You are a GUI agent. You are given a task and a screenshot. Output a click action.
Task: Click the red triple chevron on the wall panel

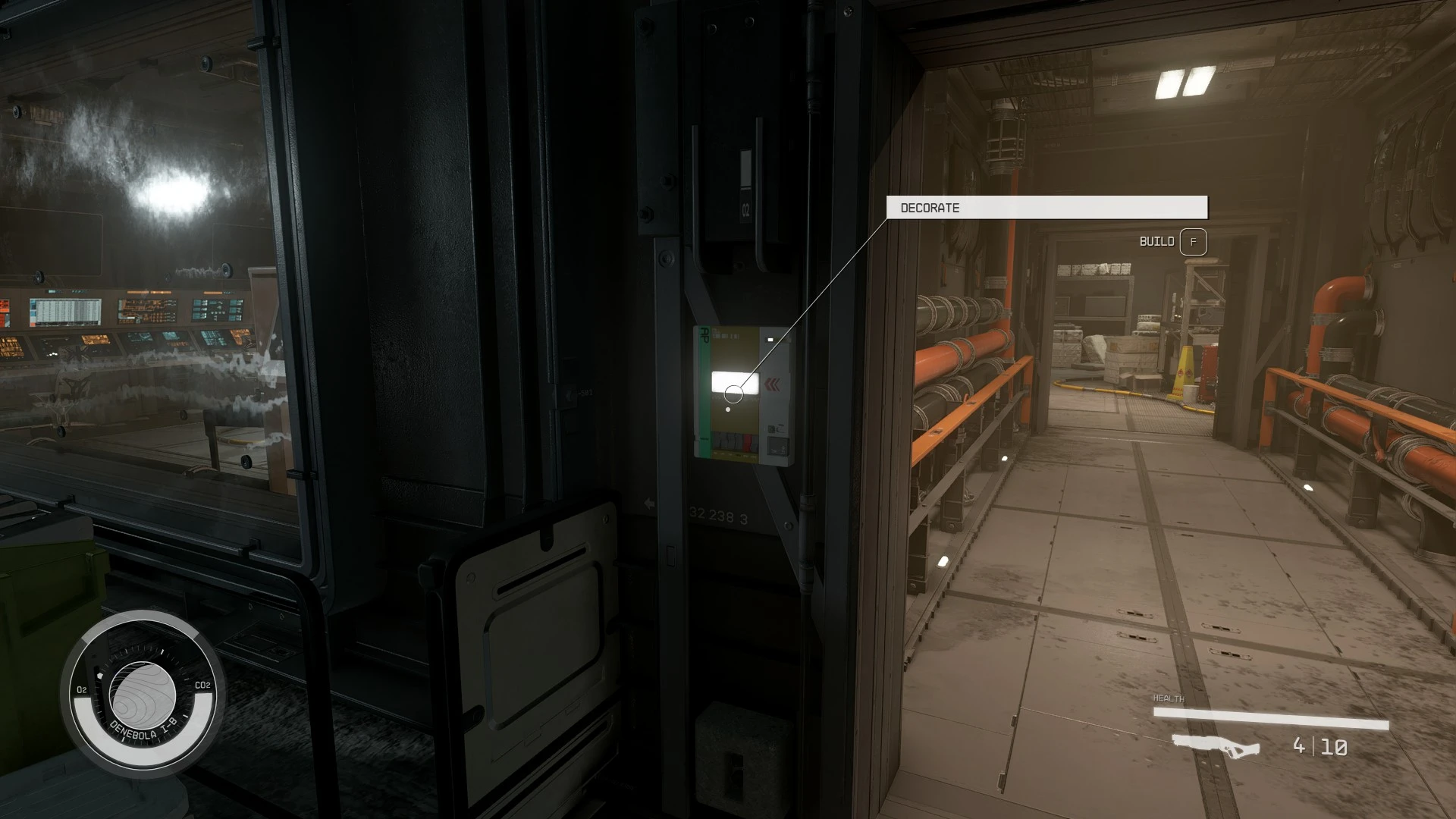(773, 384)
